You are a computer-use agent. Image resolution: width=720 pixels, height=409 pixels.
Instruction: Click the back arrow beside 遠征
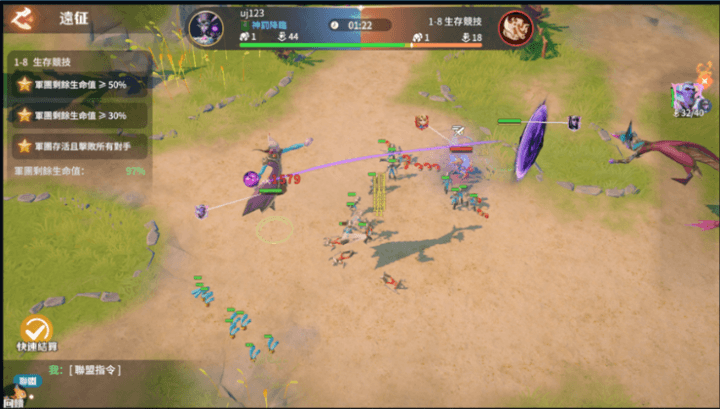pyautogui.click(x=25, y=17)
